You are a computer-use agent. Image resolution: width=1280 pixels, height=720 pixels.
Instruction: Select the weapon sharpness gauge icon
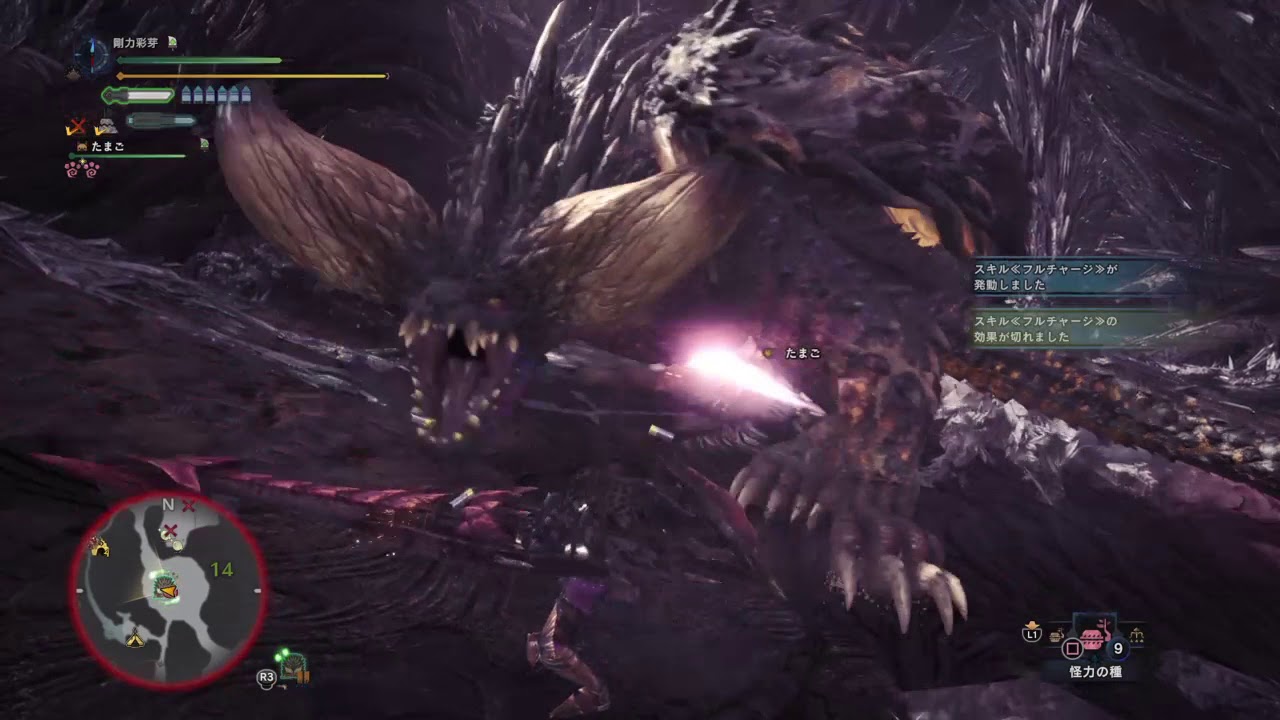click(138, 96)
